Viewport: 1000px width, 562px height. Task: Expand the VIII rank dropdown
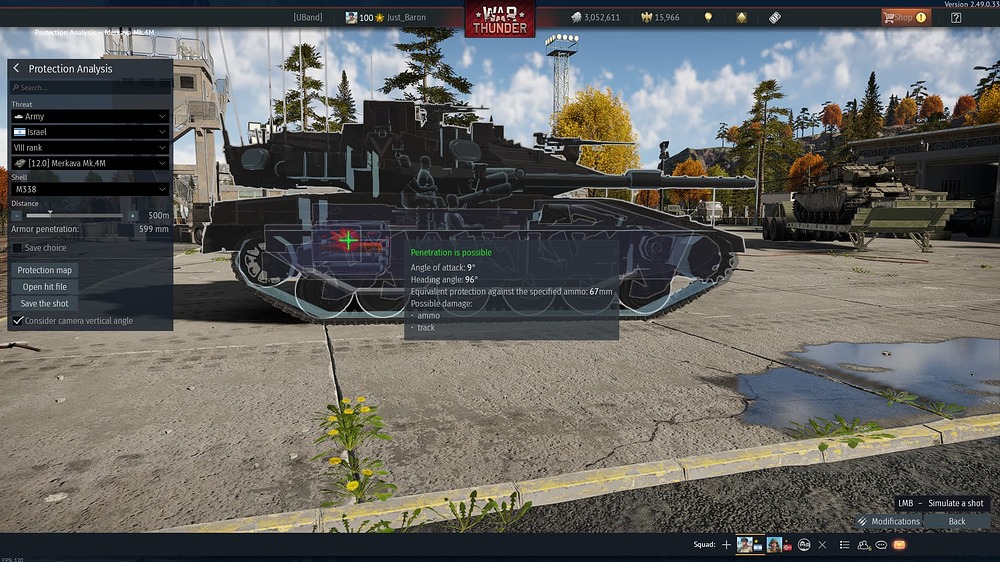90,147
